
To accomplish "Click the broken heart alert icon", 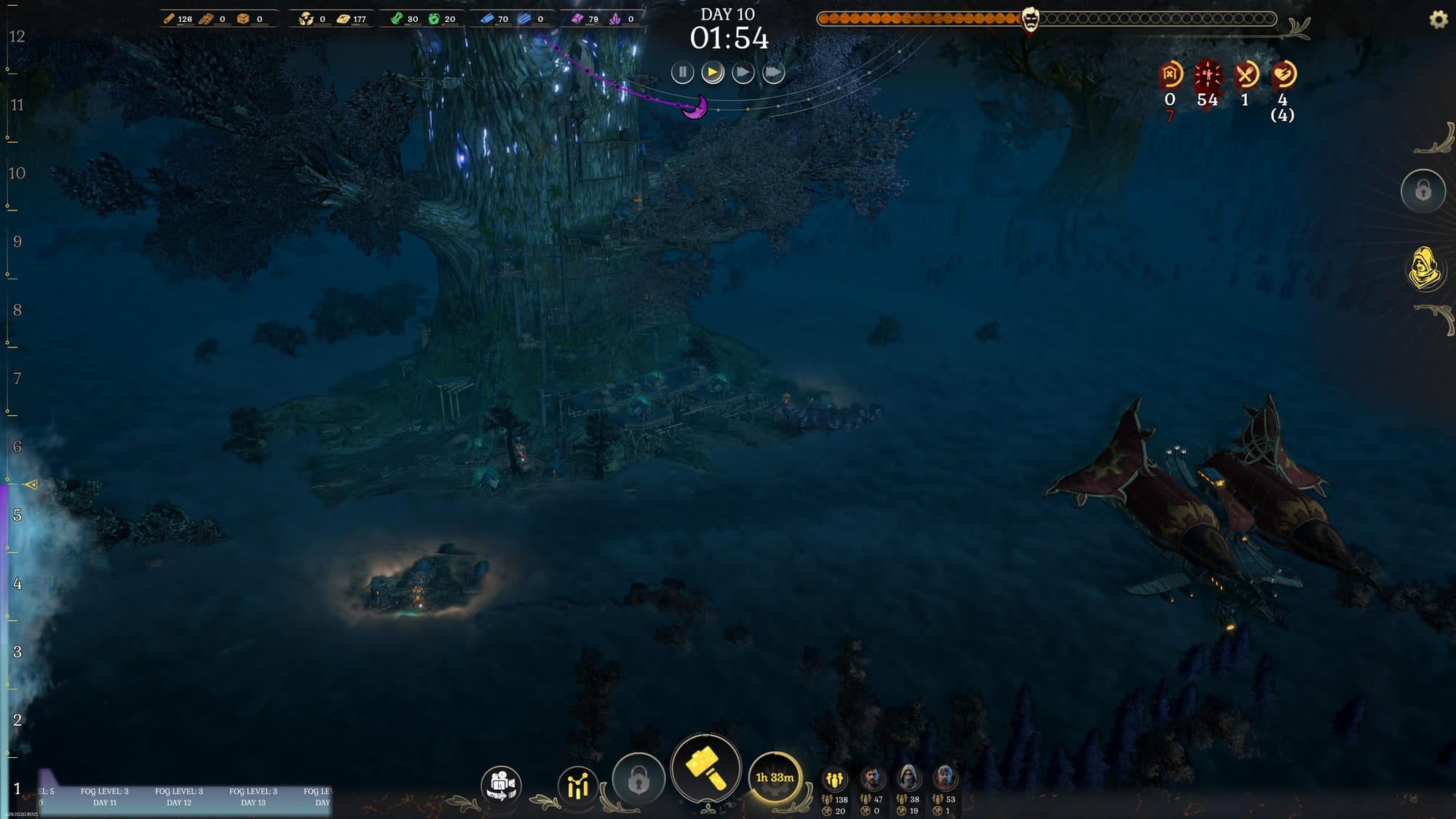I will tap(1283, 74).
